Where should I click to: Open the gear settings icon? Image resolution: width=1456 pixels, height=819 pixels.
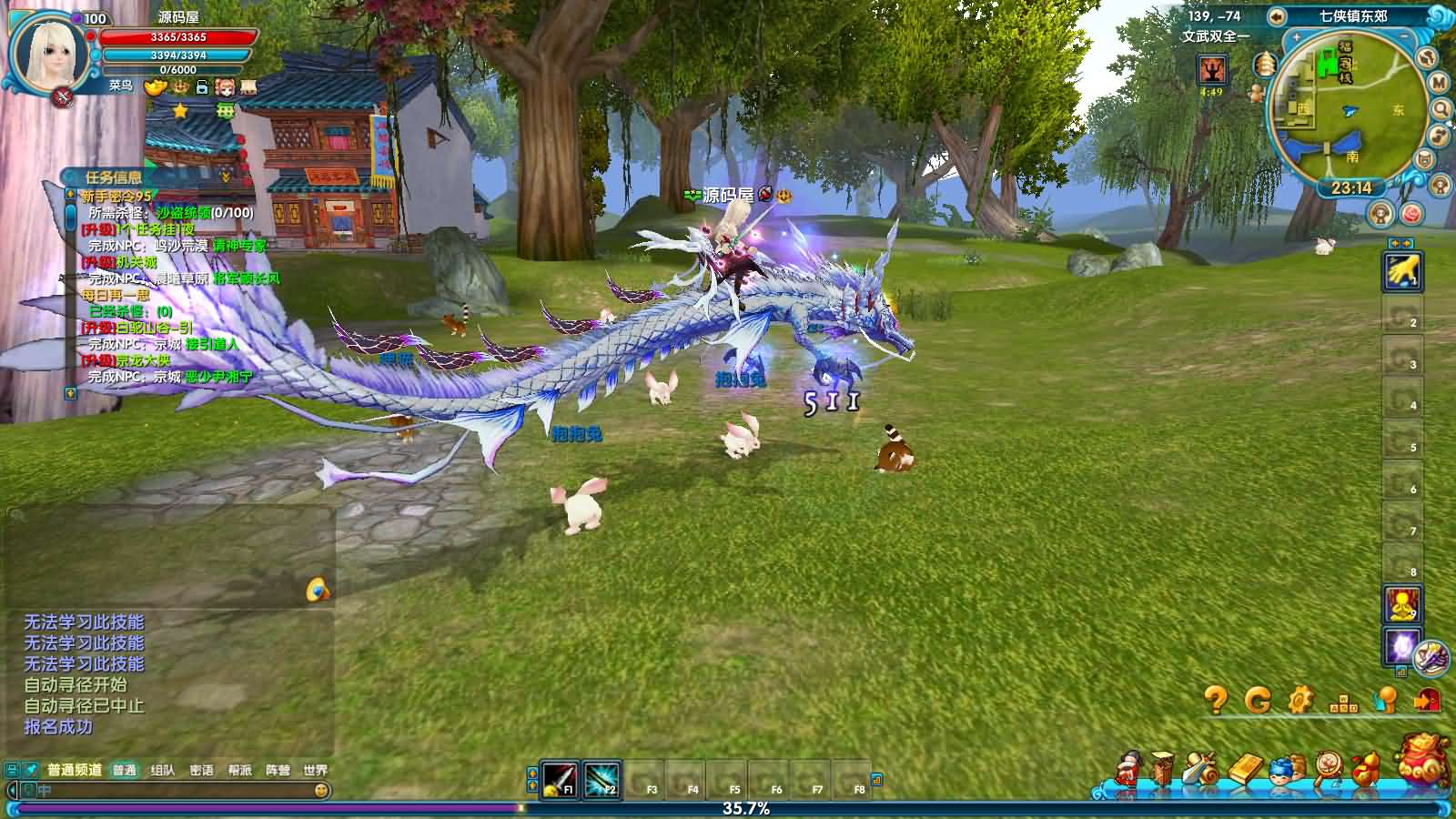click(1300, 700)
